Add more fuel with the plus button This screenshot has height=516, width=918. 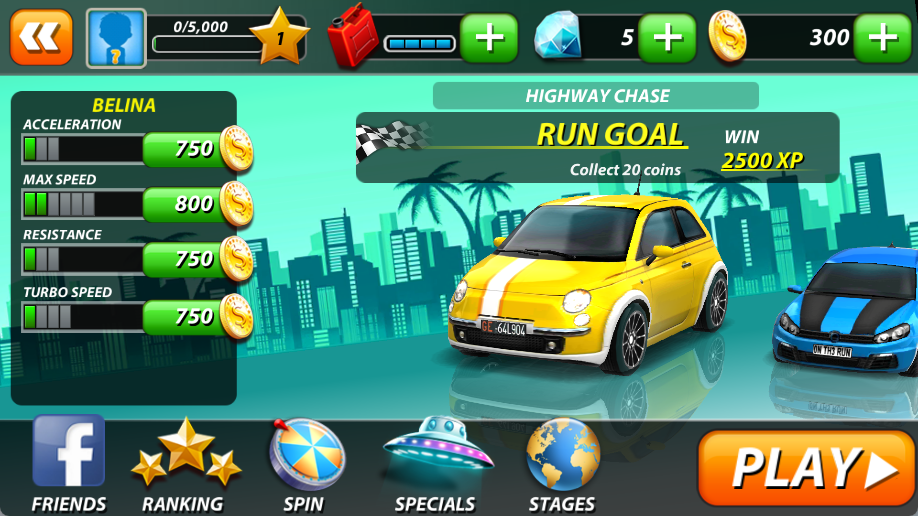coord(489,38)
